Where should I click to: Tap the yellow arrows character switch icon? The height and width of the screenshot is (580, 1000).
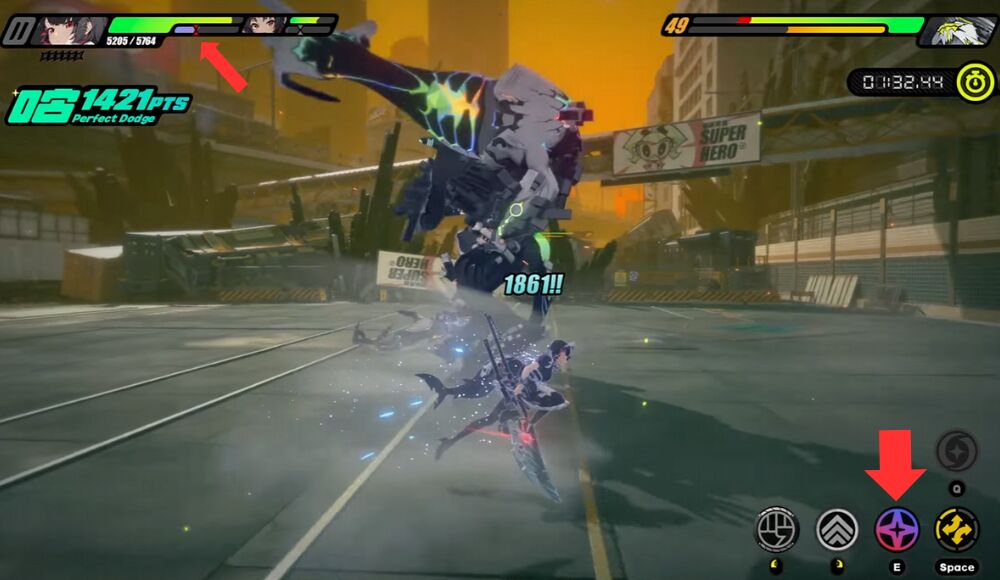coord(956,529)
